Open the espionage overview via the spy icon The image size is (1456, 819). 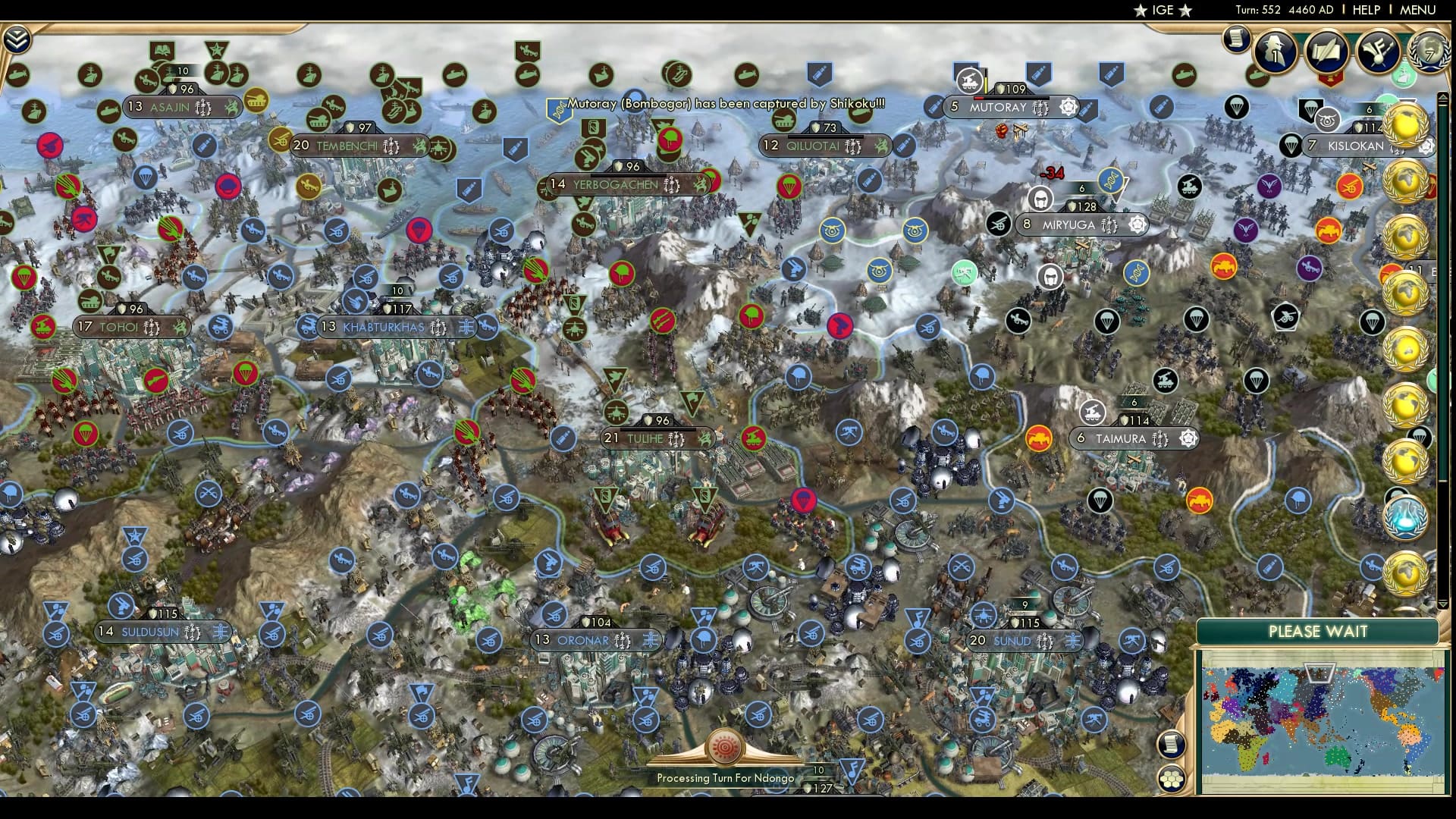pos(1276,52)
